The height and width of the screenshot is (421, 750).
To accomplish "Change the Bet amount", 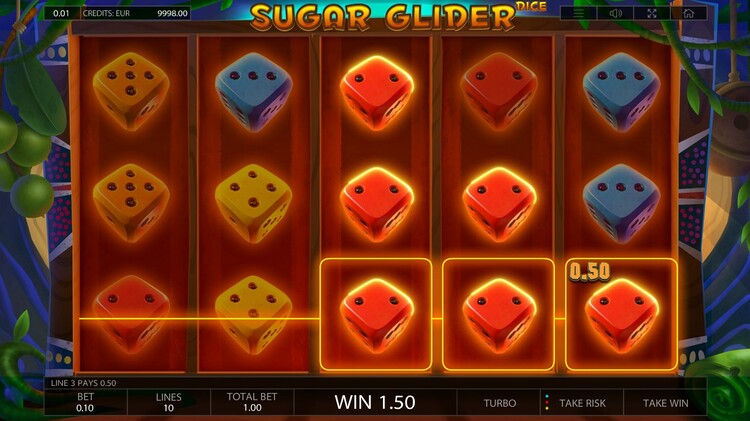I will click(85, 402).
